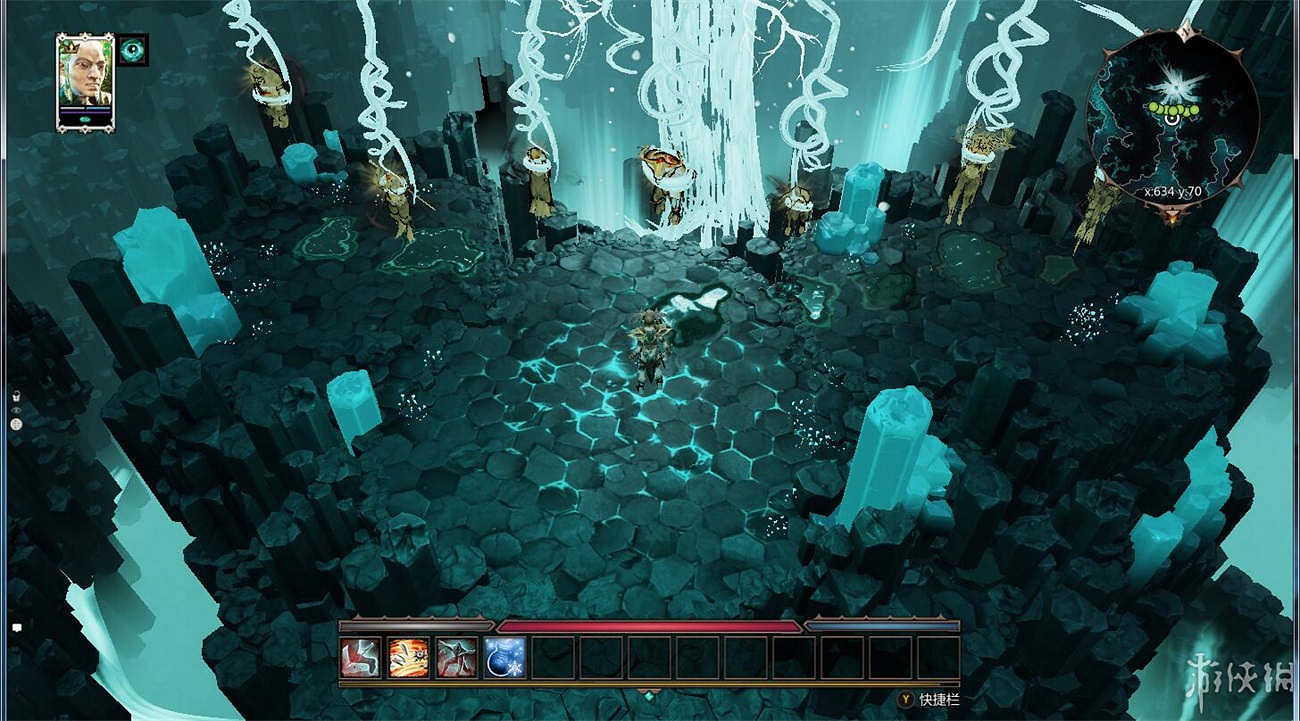Image resolution: width=1300 pixels, height=721 pixels.
Task: Activate the third red hotbar skill
Action: point(457,657)
